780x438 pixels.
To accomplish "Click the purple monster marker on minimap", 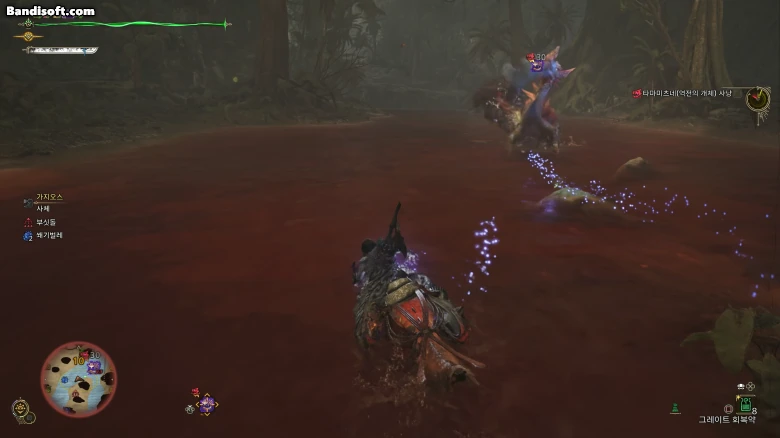I will [93, 366].
